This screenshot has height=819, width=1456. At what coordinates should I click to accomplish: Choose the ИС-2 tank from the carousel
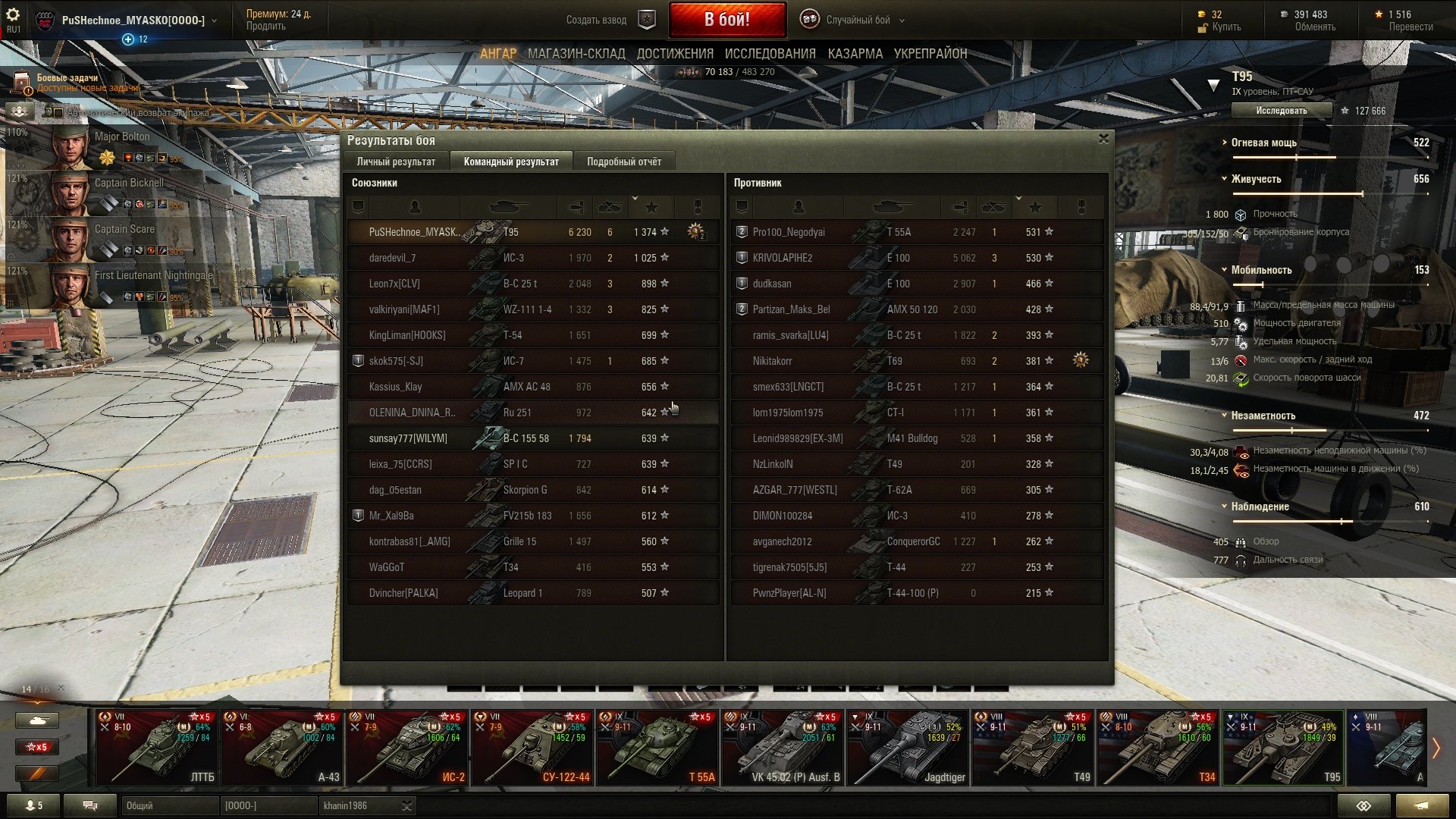click(x=406, y=747)
